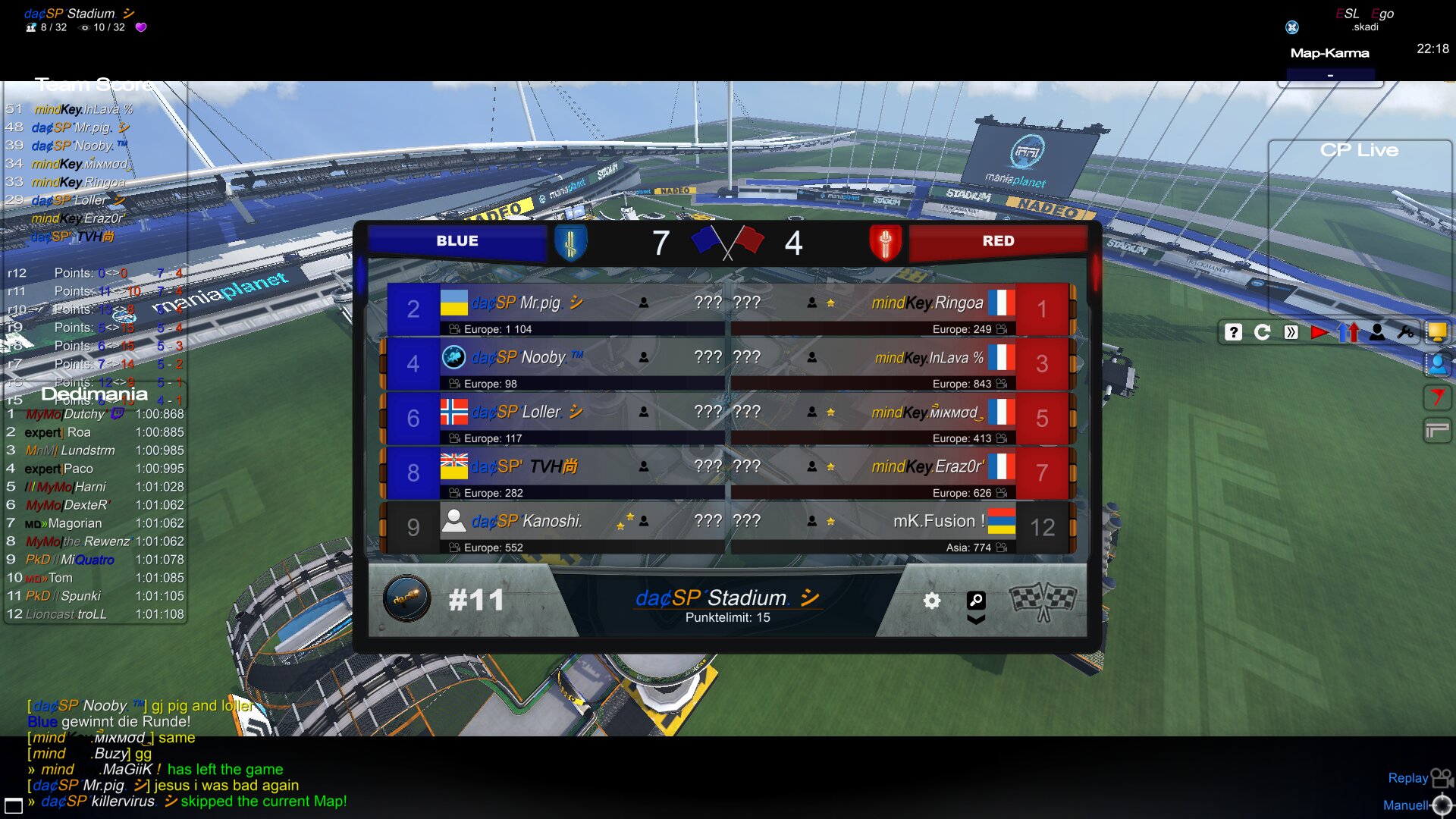
Task: Skip map with the double-chevron button
Action: (x=1291, y=332)
